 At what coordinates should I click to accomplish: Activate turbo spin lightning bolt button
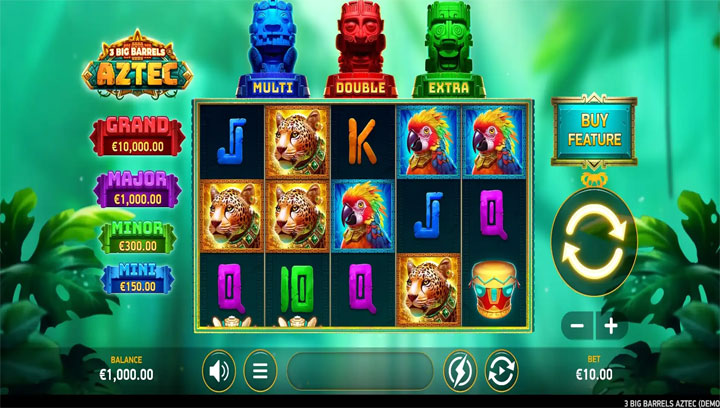pyautogui.click(x=461, y=372)
